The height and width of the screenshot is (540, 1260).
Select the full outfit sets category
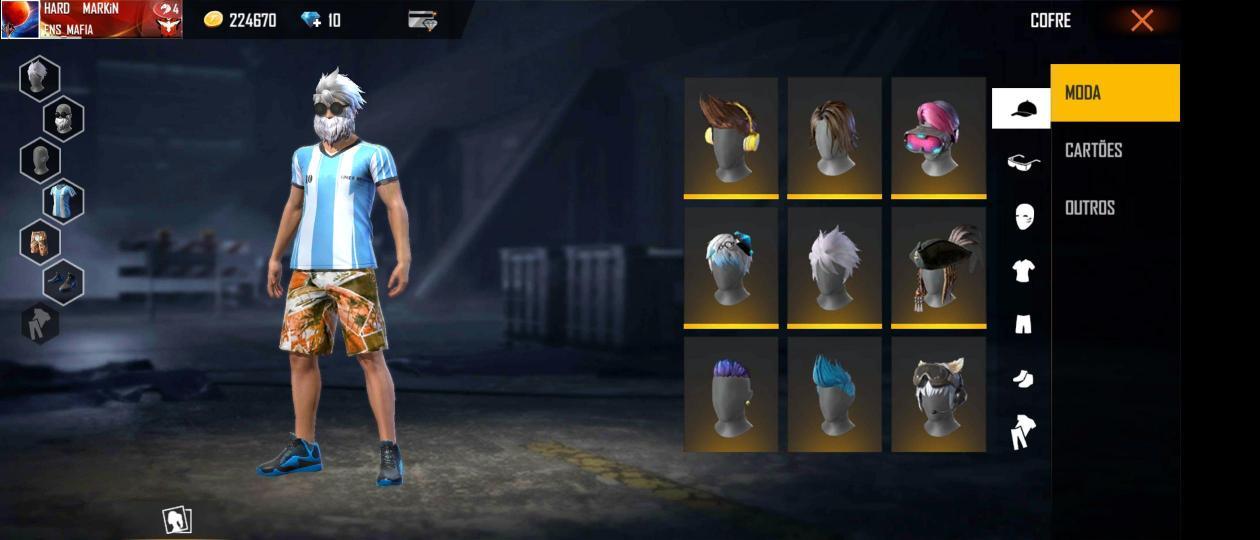[1023, 432]
